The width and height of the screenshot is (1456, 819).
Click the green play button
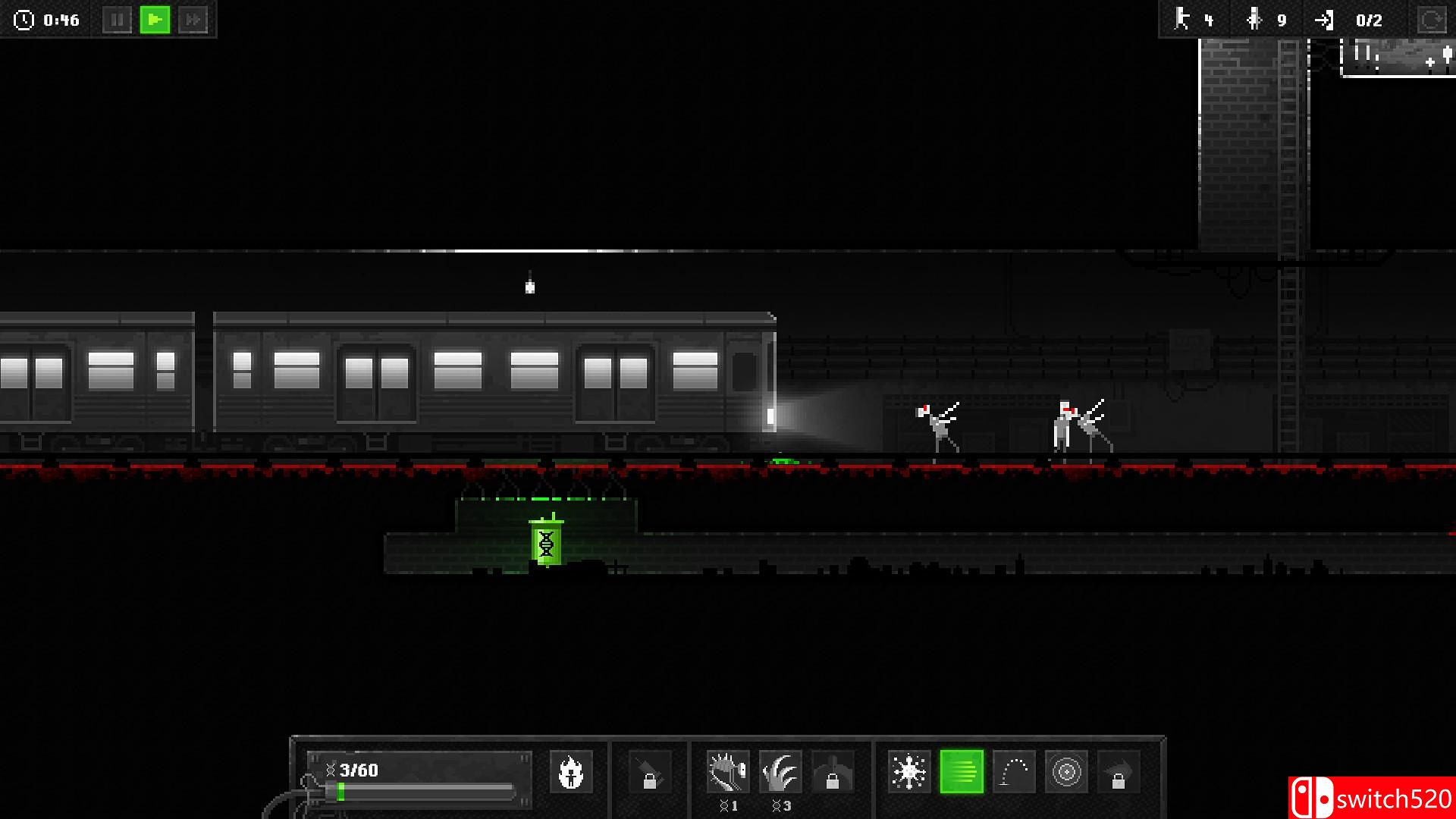pos(155,20)
